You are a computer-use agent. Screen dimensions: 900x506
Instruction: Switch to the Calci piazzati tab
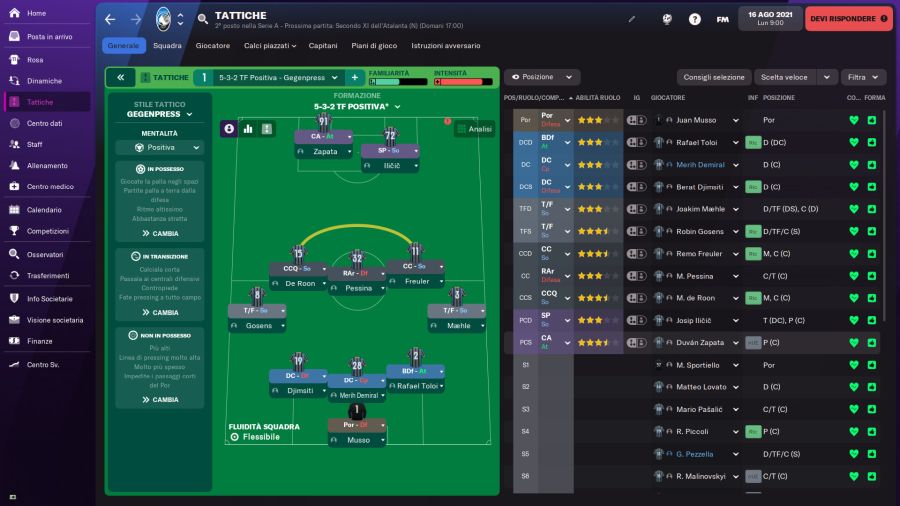pyautogui.click(x=267, y=45)
